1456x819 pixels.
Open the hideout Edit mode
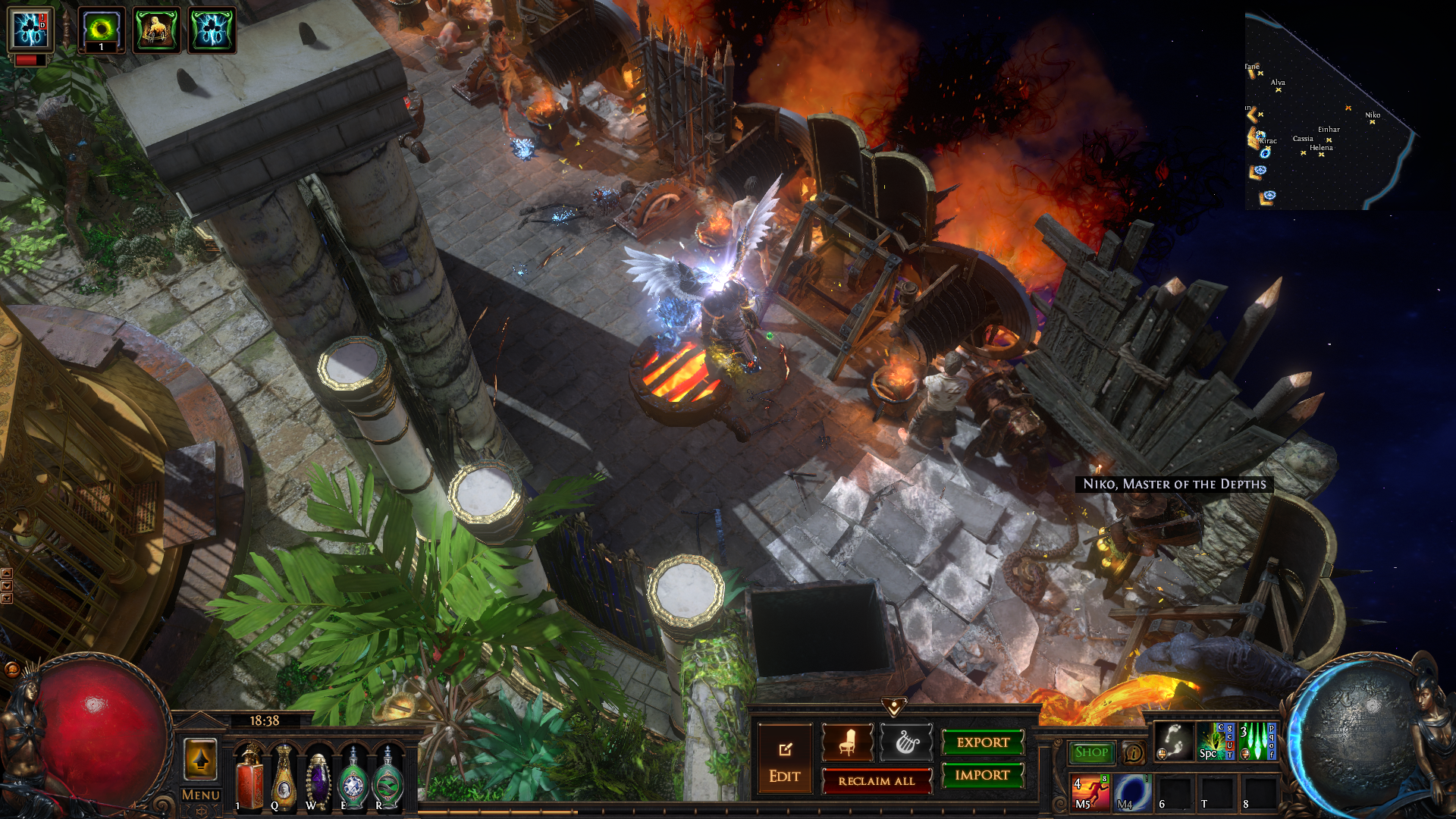[785, 759]
